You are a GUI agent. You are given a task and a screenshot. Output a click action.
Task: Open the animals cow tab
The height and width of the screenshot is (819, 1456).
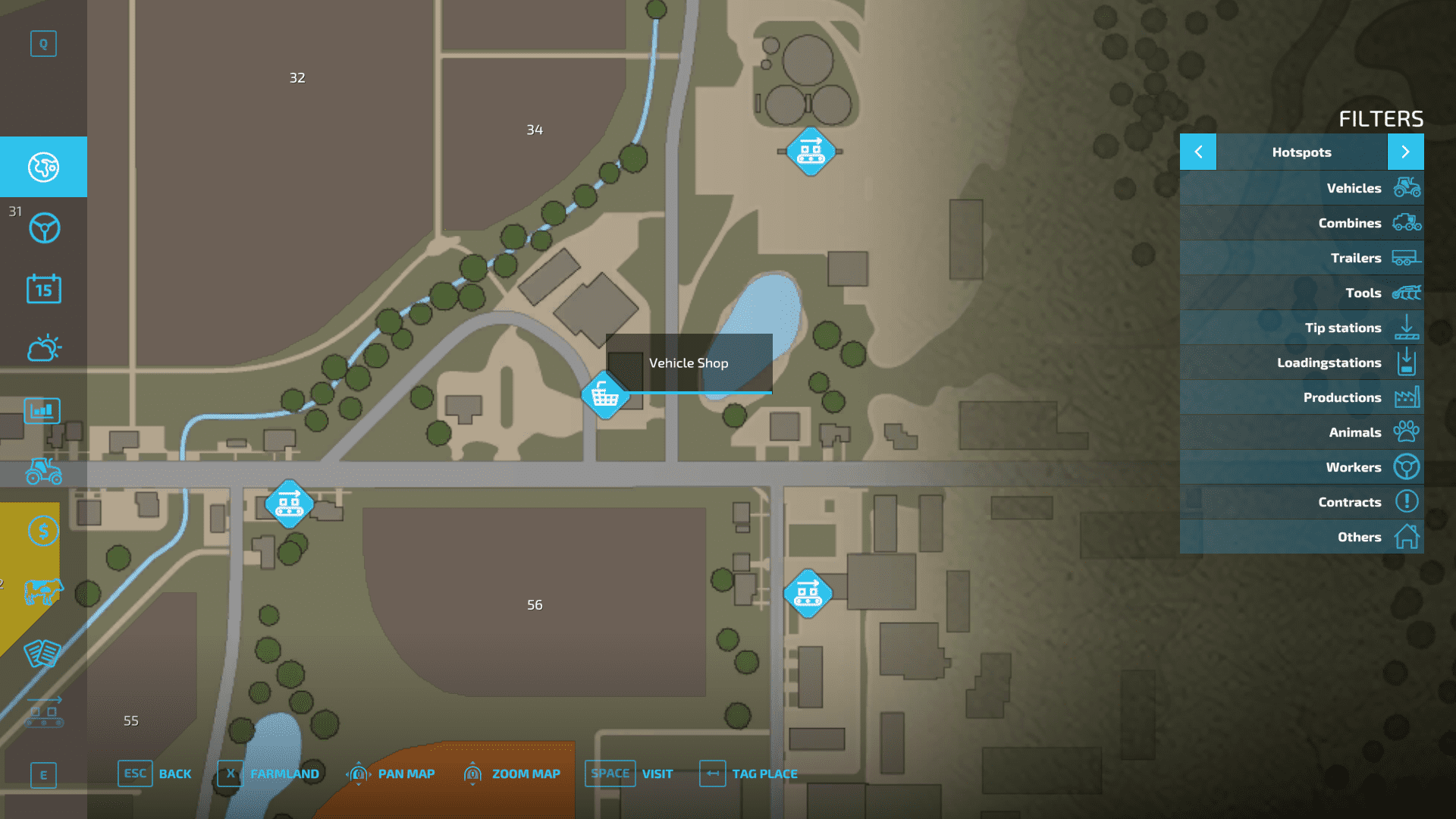43,591
